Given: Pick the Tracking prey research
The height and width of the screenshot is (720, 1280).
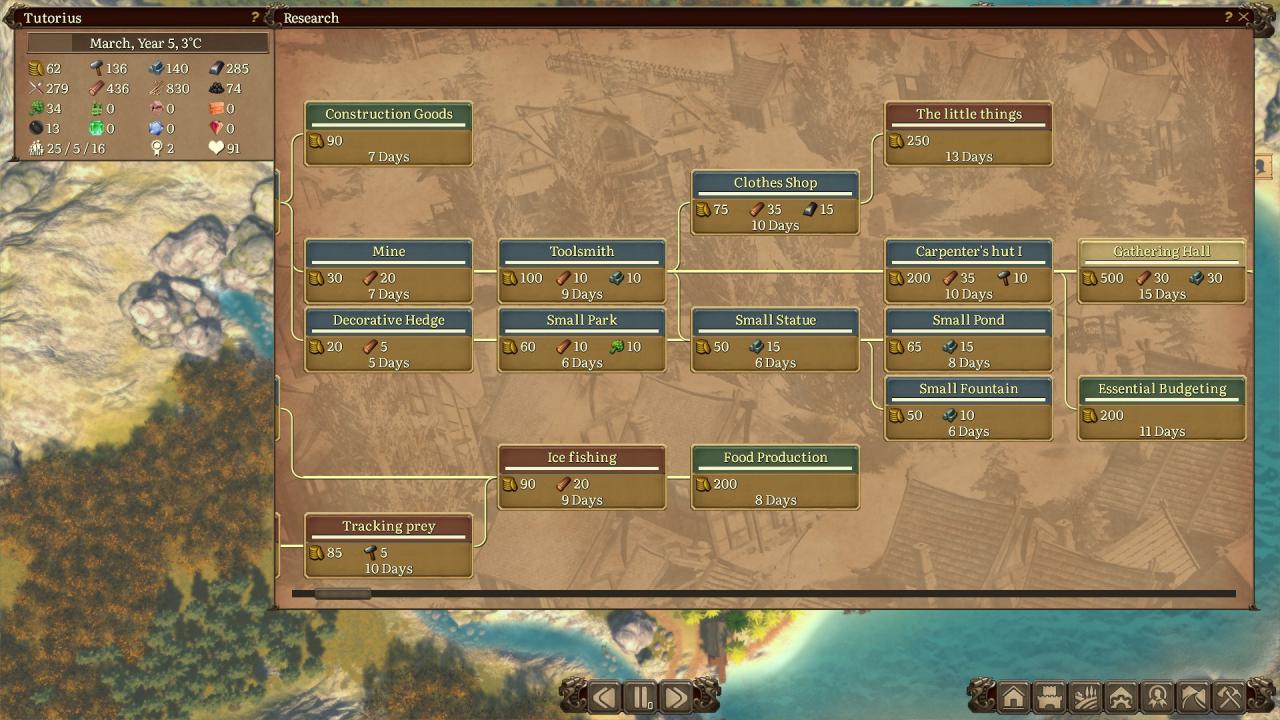Looking at the screenshot, I should click(388, 546).
